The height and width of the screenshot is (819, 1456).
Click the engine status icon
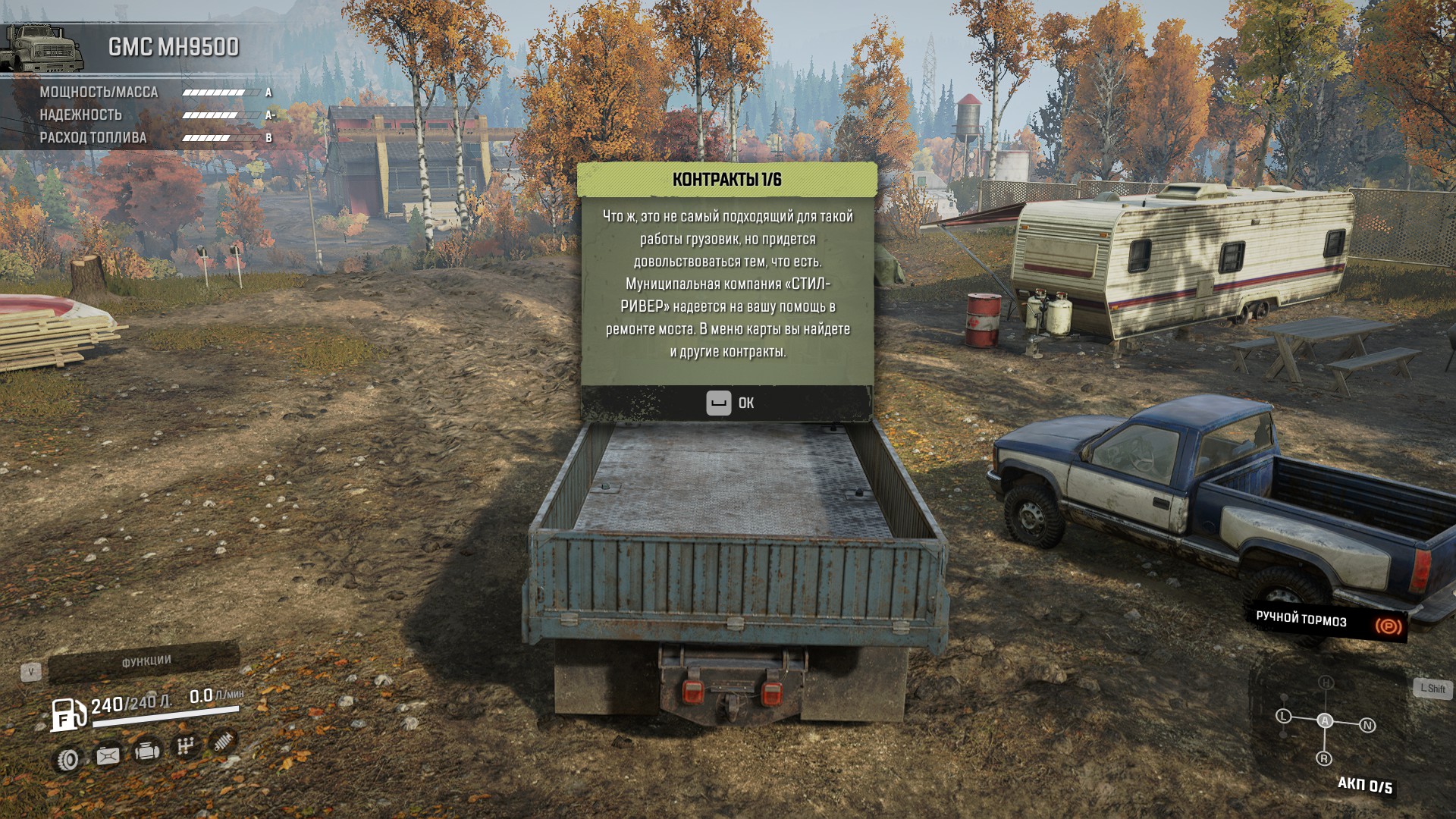pyautogui.click(x=148, y=752)
